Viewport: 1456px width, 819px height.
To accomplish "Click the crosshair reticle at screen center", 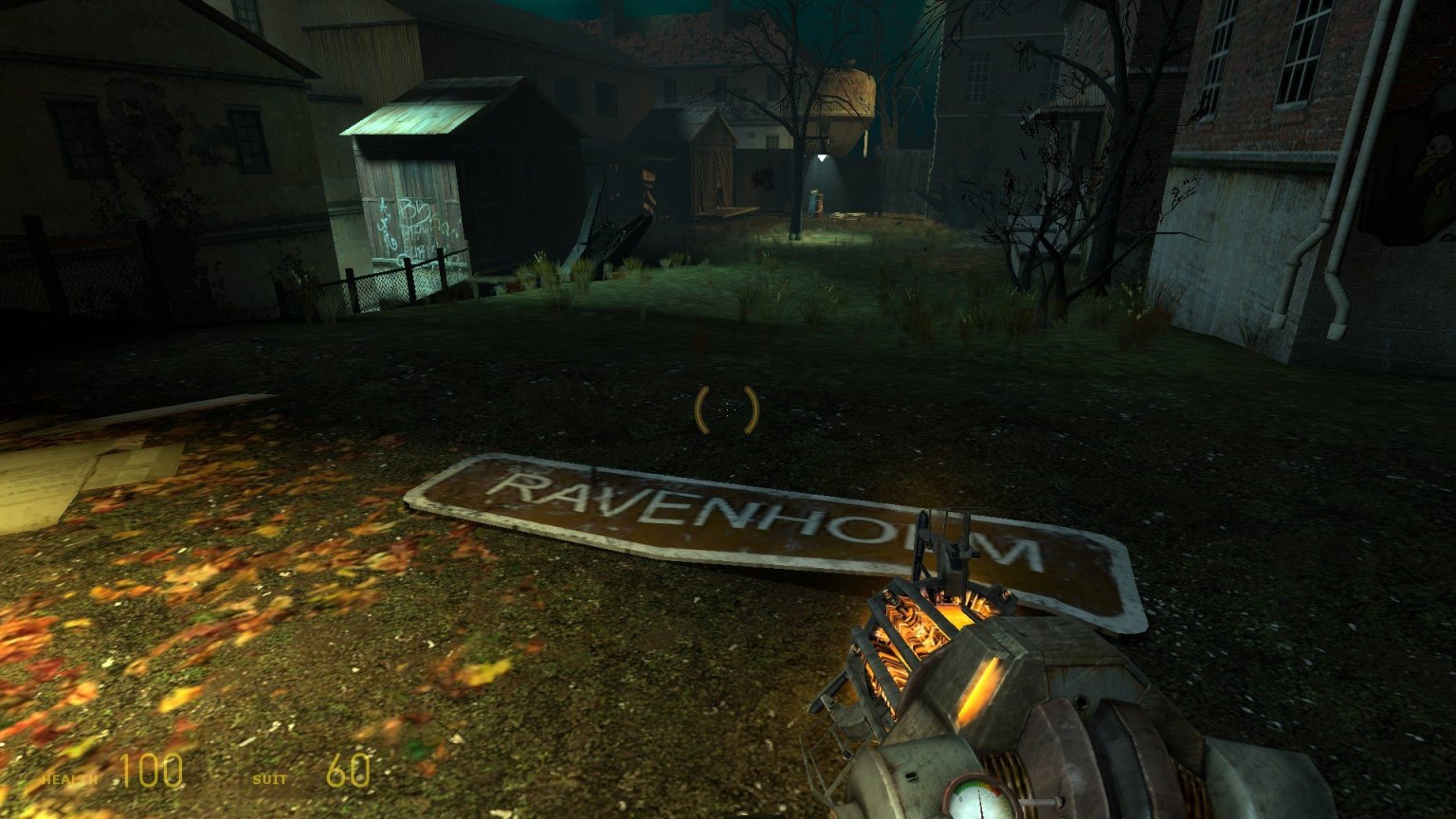I will click(x=726, y=408).
